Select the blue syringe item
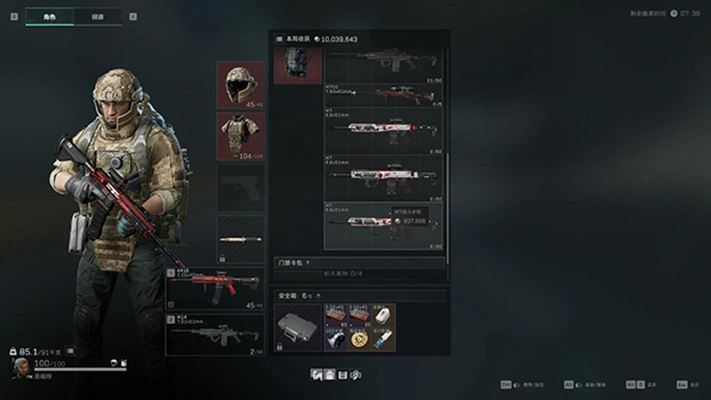This screenshot has height=400, width=711. pyautogui.click(x=384, y=340)
